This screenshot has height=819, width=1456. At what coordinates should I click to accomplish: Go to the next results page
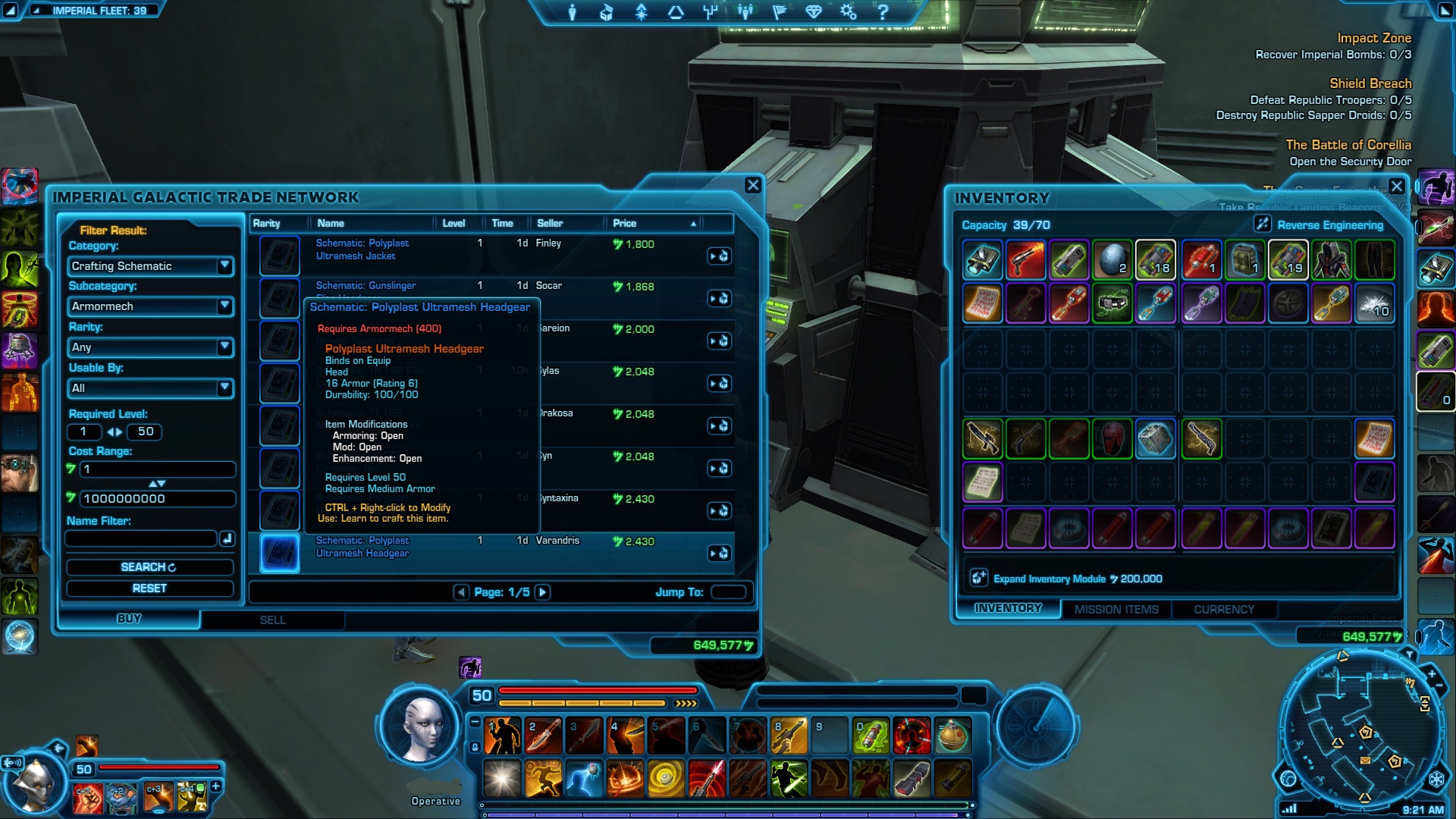[x=542, y=592]
